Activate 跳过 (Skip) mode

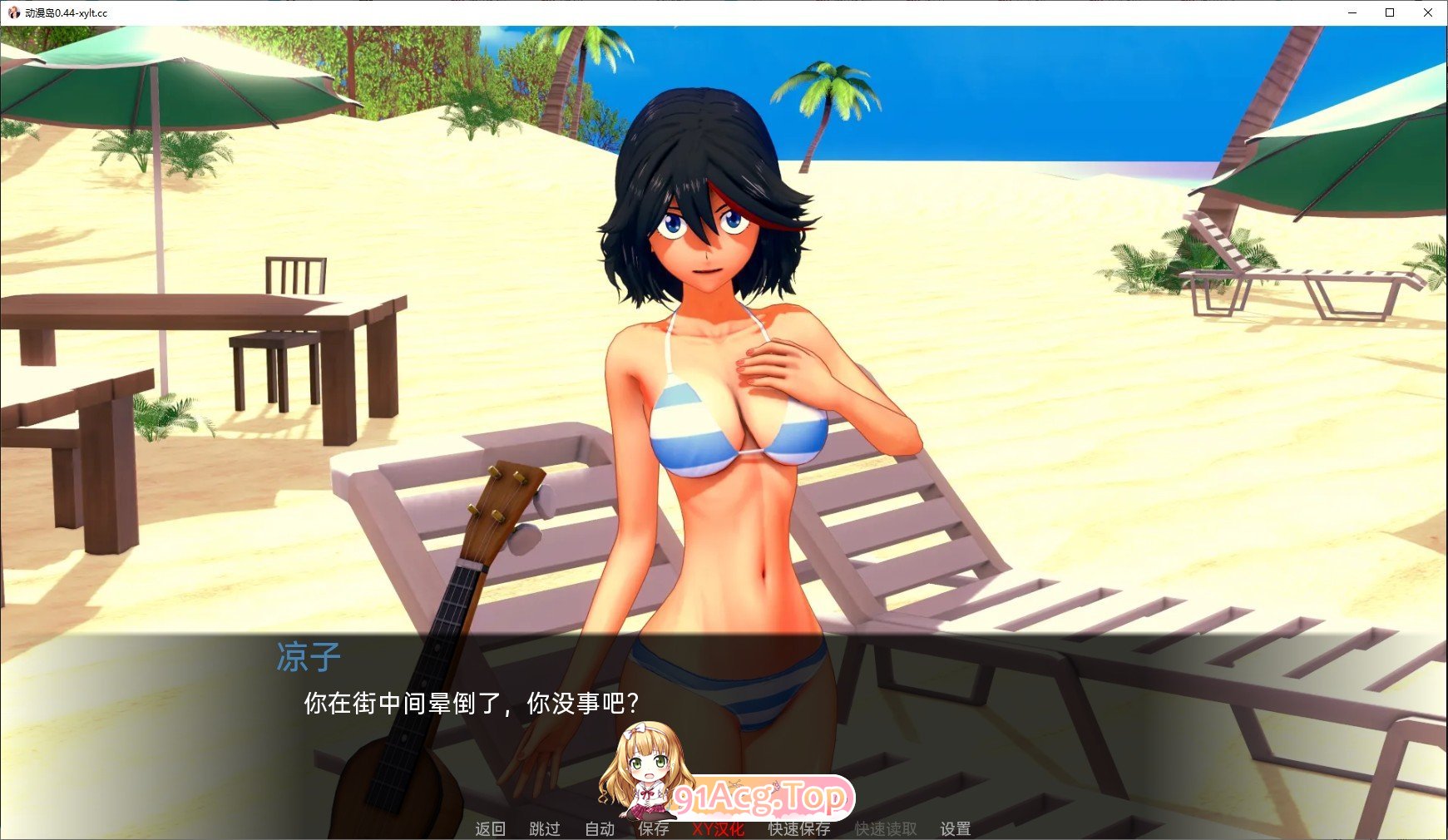(x=545, y=829)
